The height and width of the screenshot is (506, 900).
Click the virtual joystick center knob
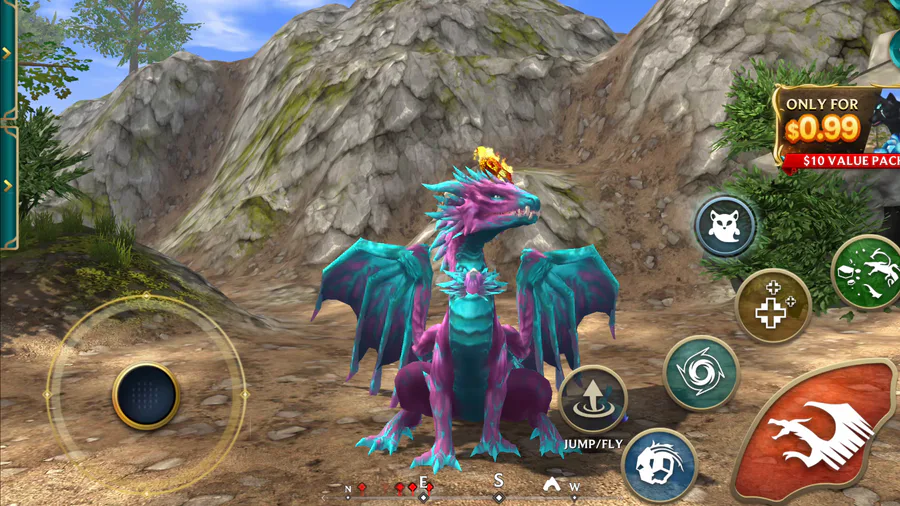[x=146, y=395]
